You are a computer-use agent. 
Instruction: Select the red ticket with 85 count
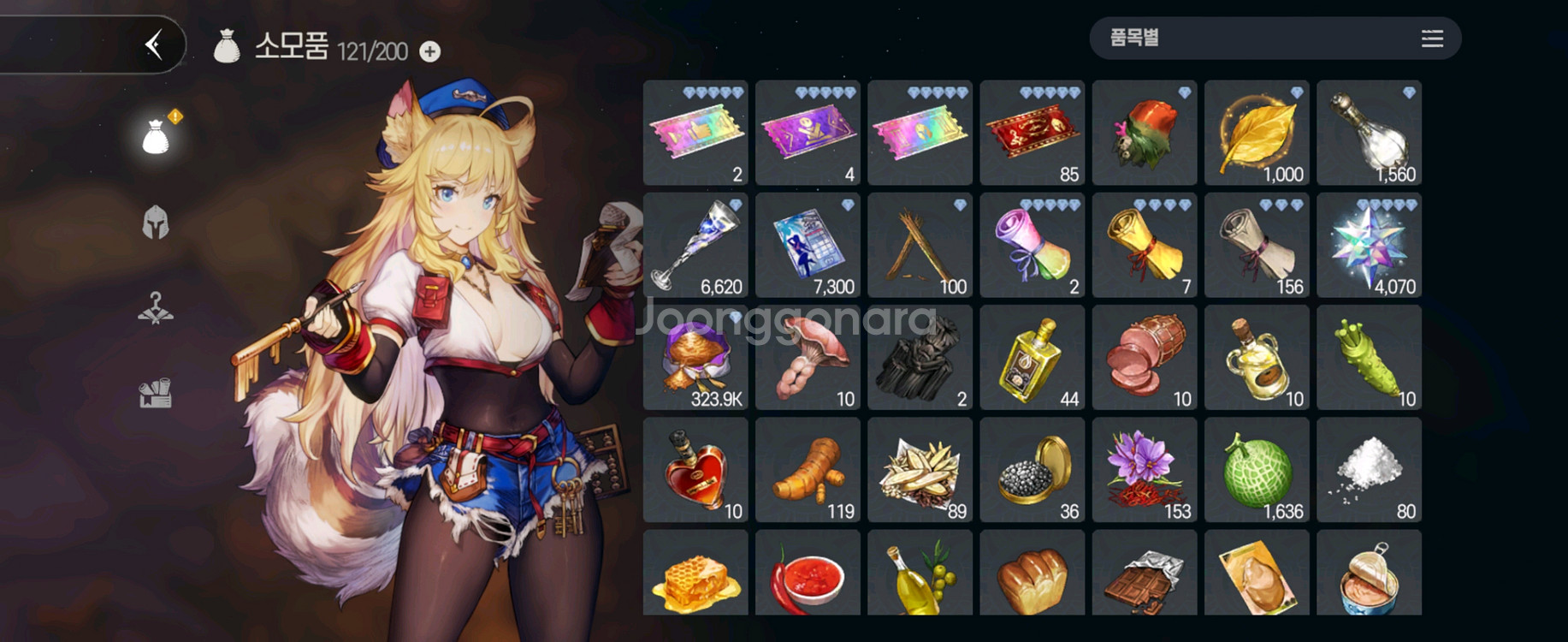1032,134
